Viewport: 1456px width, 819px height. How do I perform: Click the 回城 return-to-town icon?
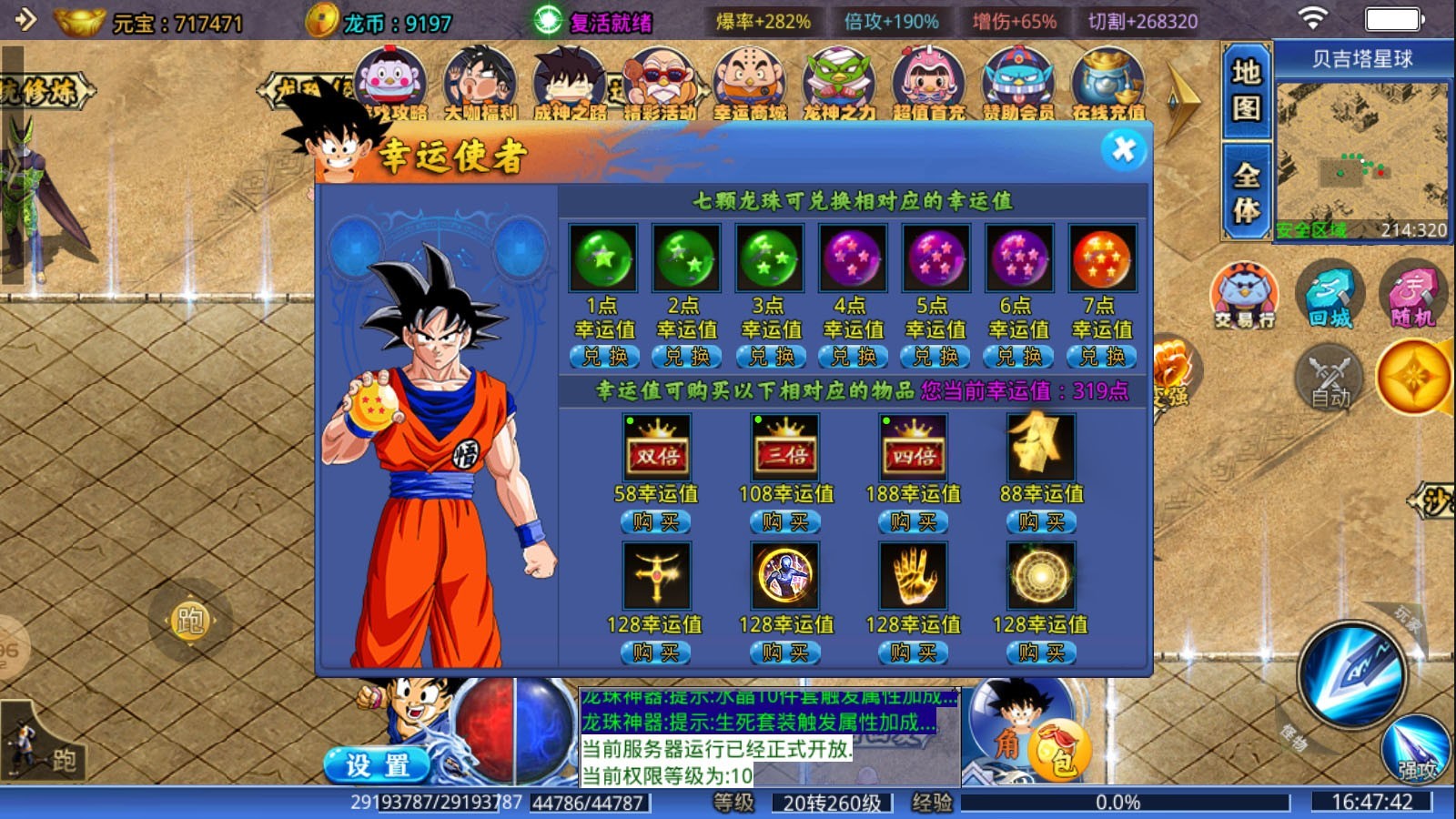coord(1329,296)
